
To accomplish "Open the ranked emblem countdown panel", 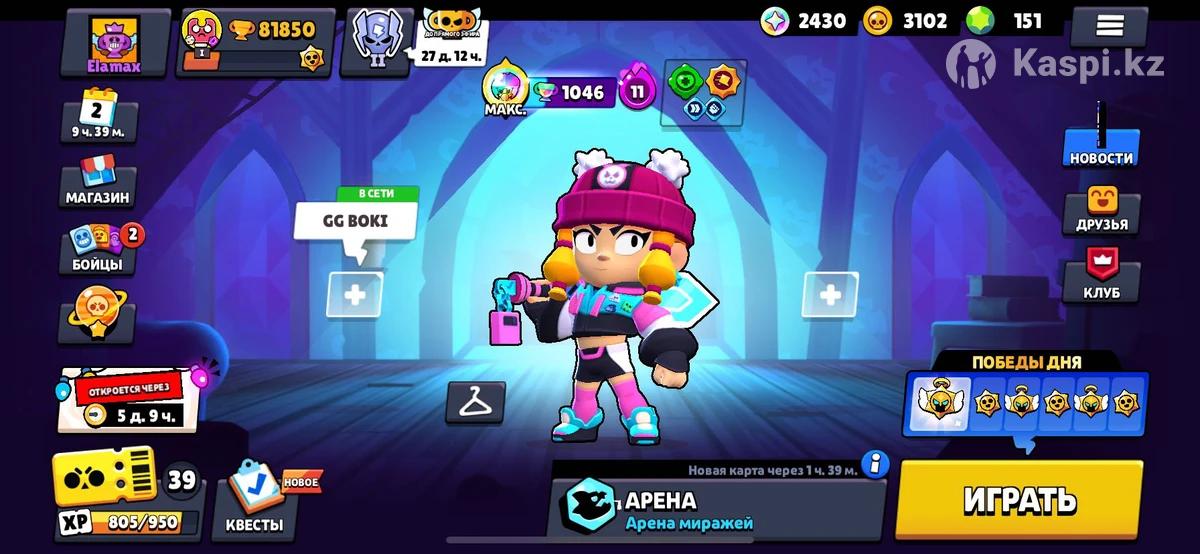I will (x=377, y=42).
